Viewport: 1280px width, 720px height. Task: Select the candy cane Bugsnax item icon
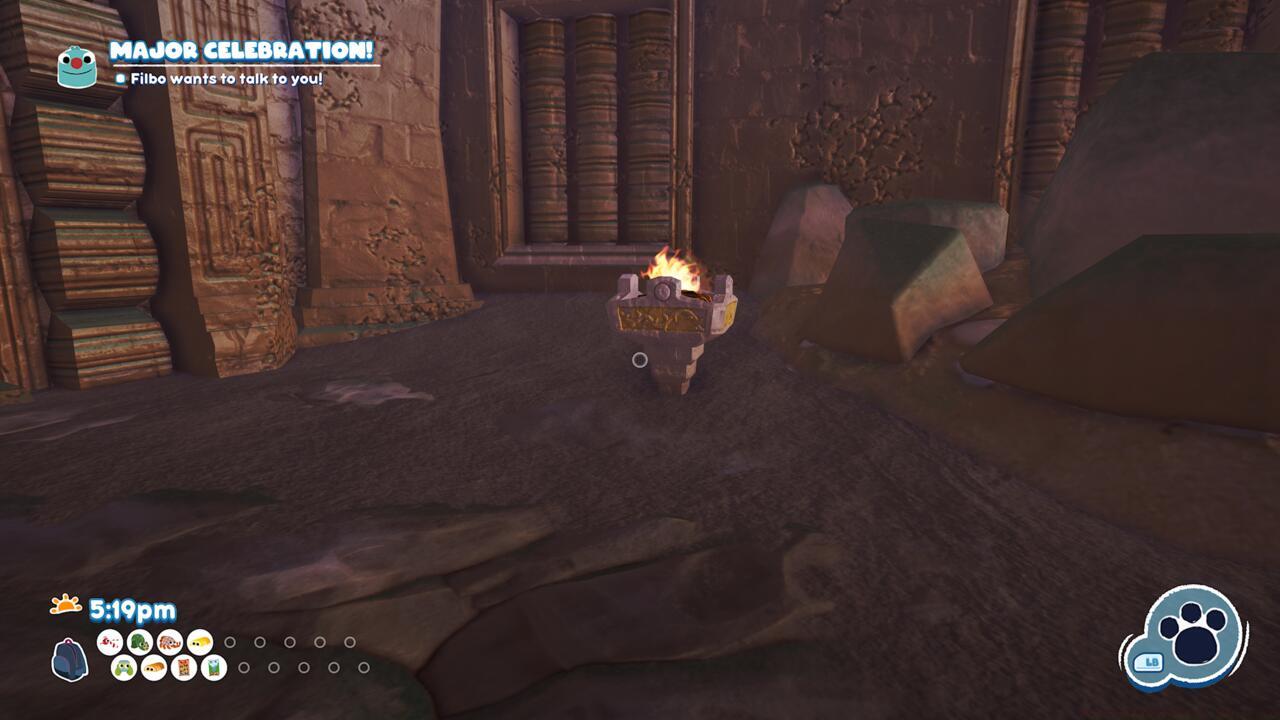(x=110, y=642)
